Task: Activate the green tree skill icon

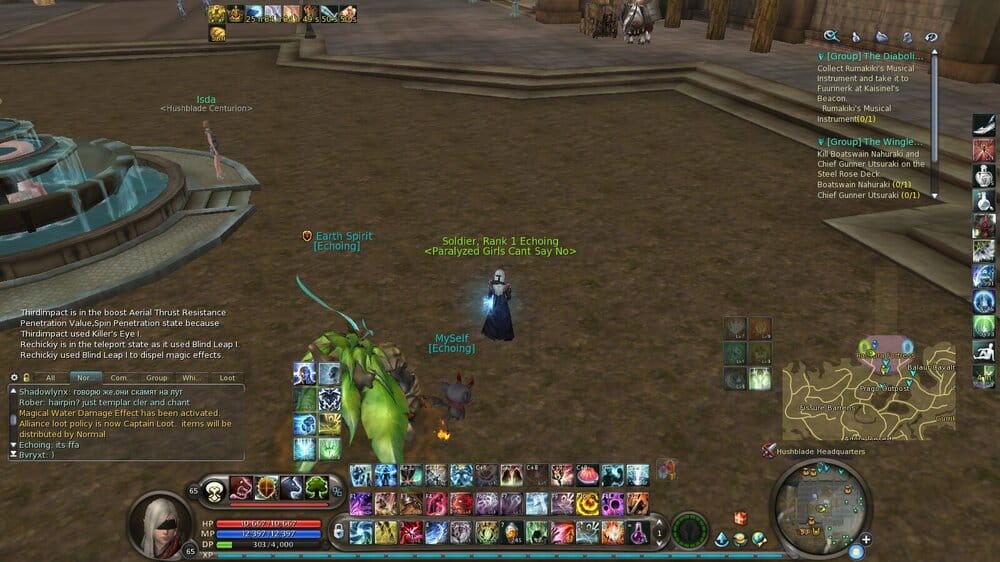Action: click(317, 487)
